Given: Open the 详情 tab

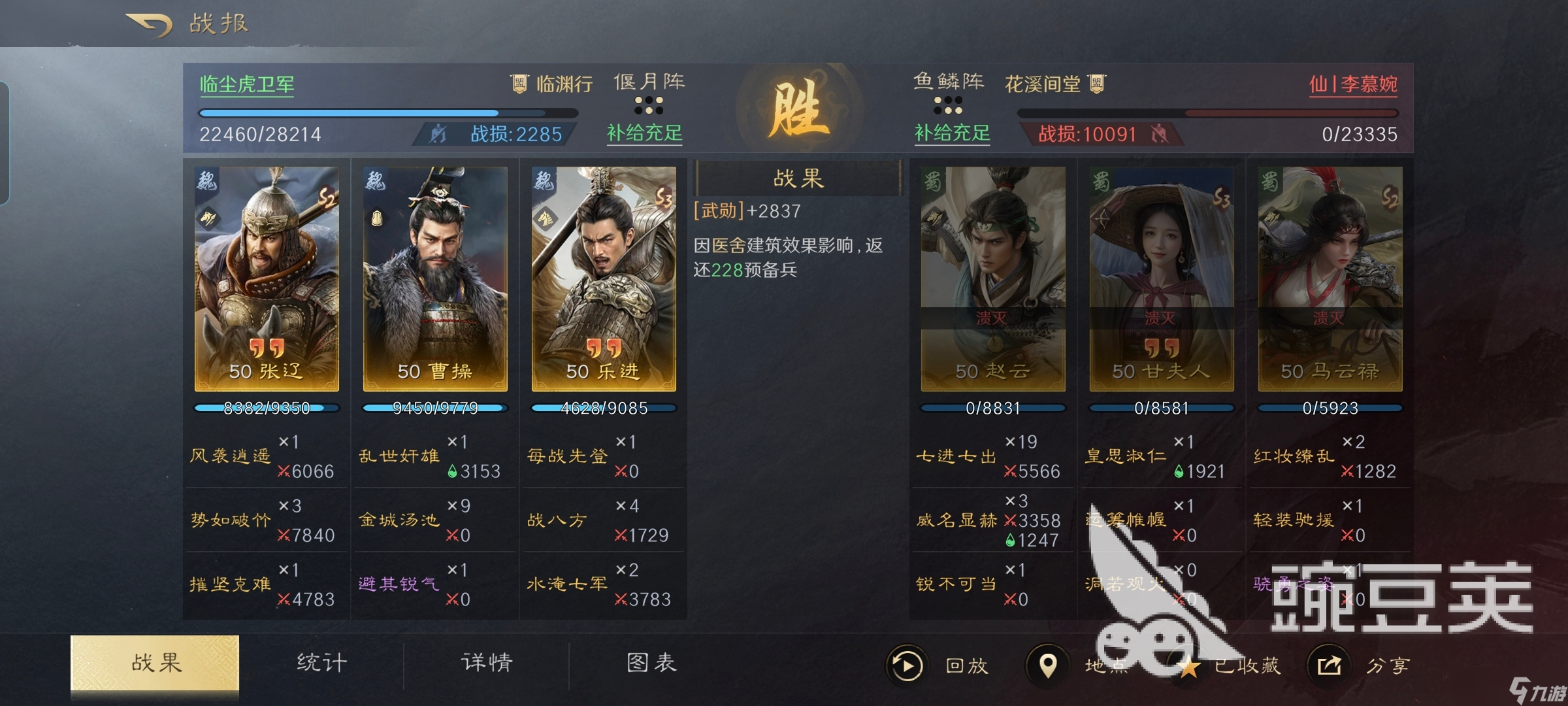Looking at the screenshot, I should pos(485,662).
